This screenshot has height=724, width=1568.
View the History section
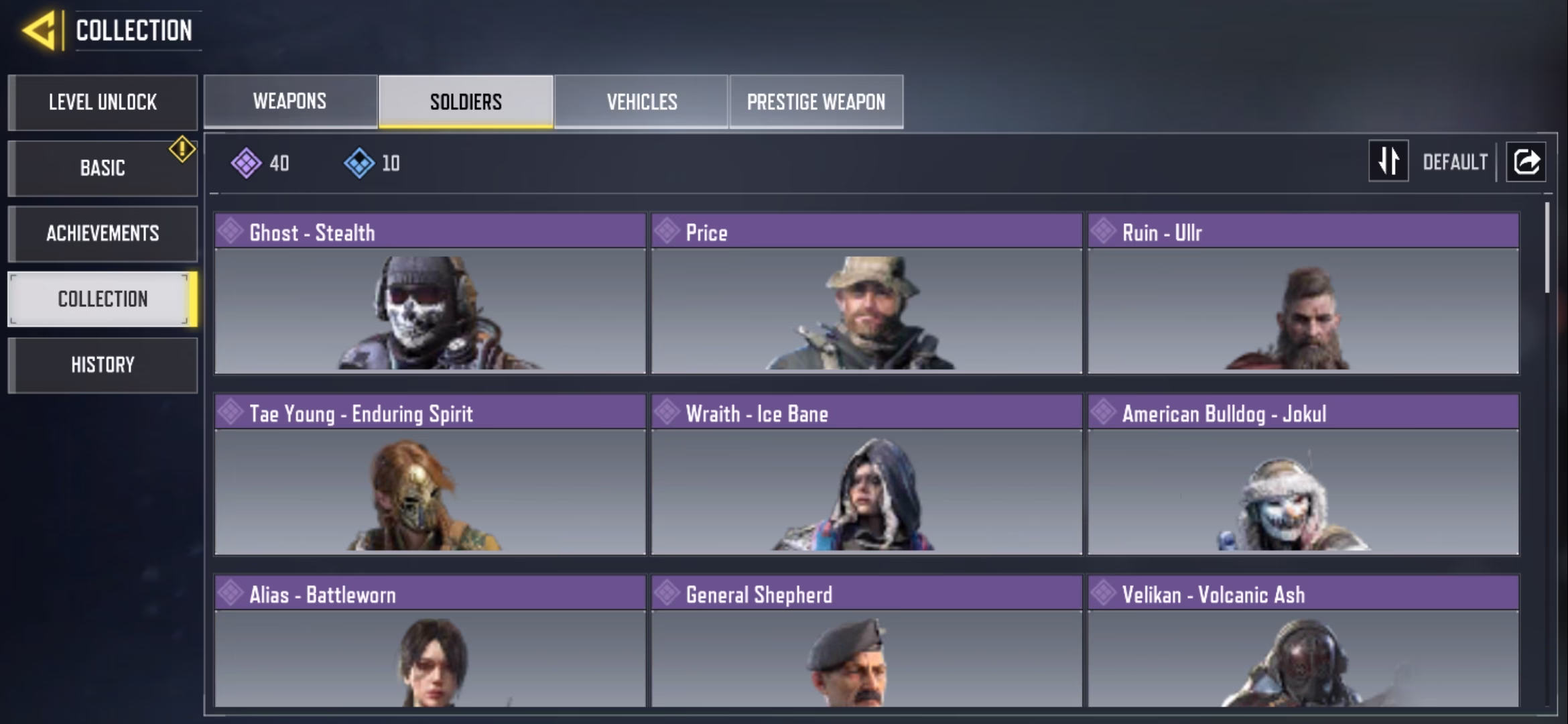click(x=103, y=365)
